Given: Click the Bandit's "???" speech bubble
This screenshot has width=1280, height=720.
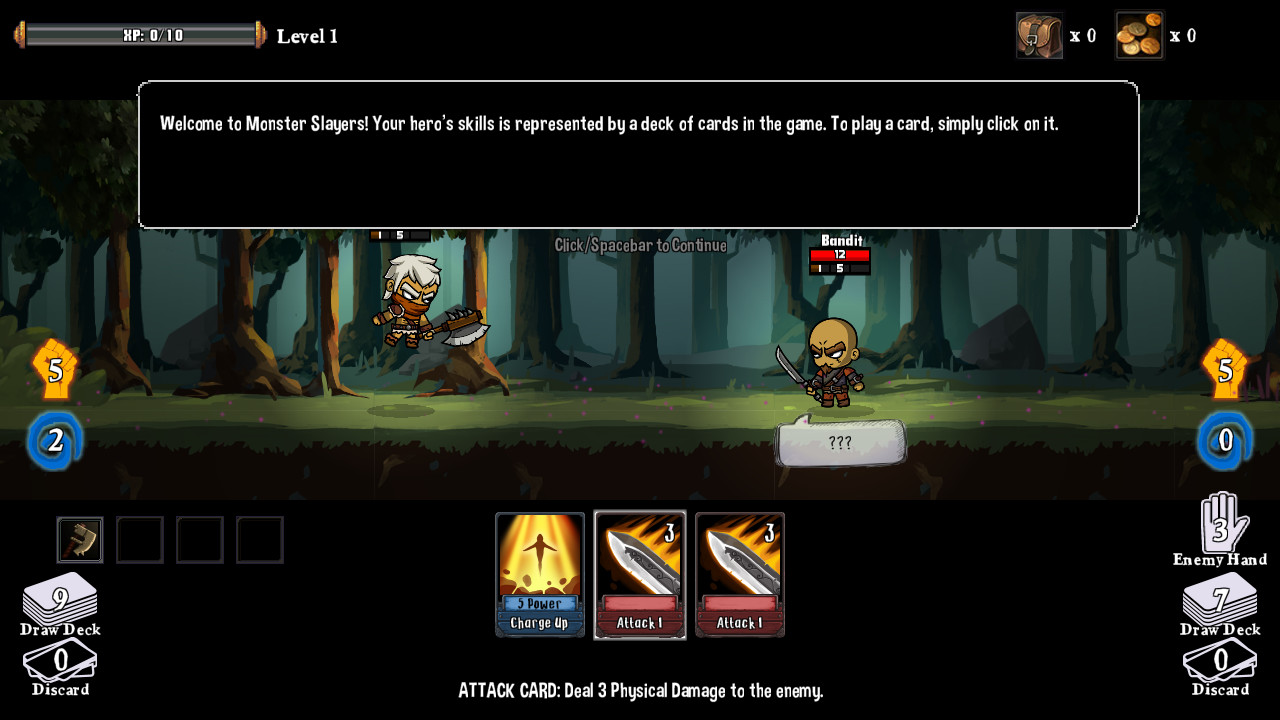Looking at the screenshot, I should [x=840, y=440].
